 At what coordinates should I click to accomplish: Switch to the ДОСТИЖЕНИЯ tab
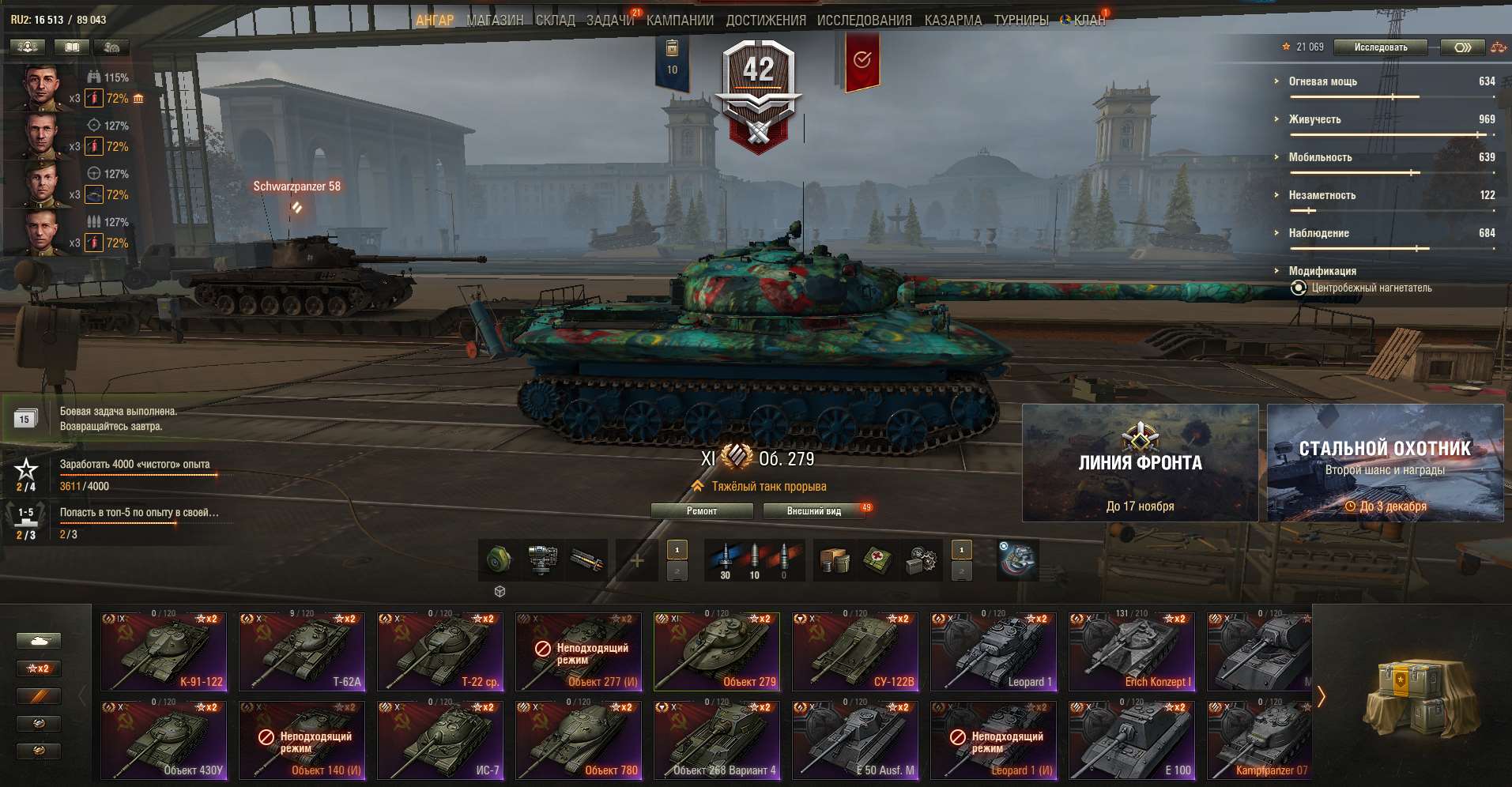click(765, 19)
